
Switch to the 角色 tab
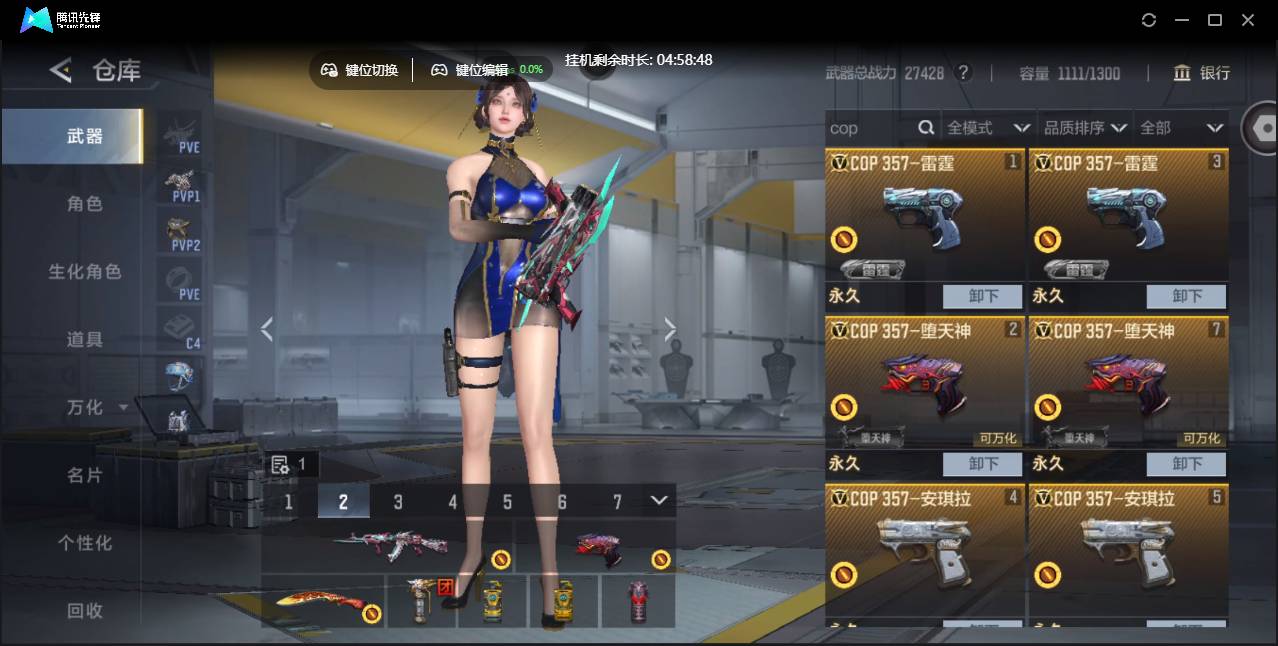[85, 204]
